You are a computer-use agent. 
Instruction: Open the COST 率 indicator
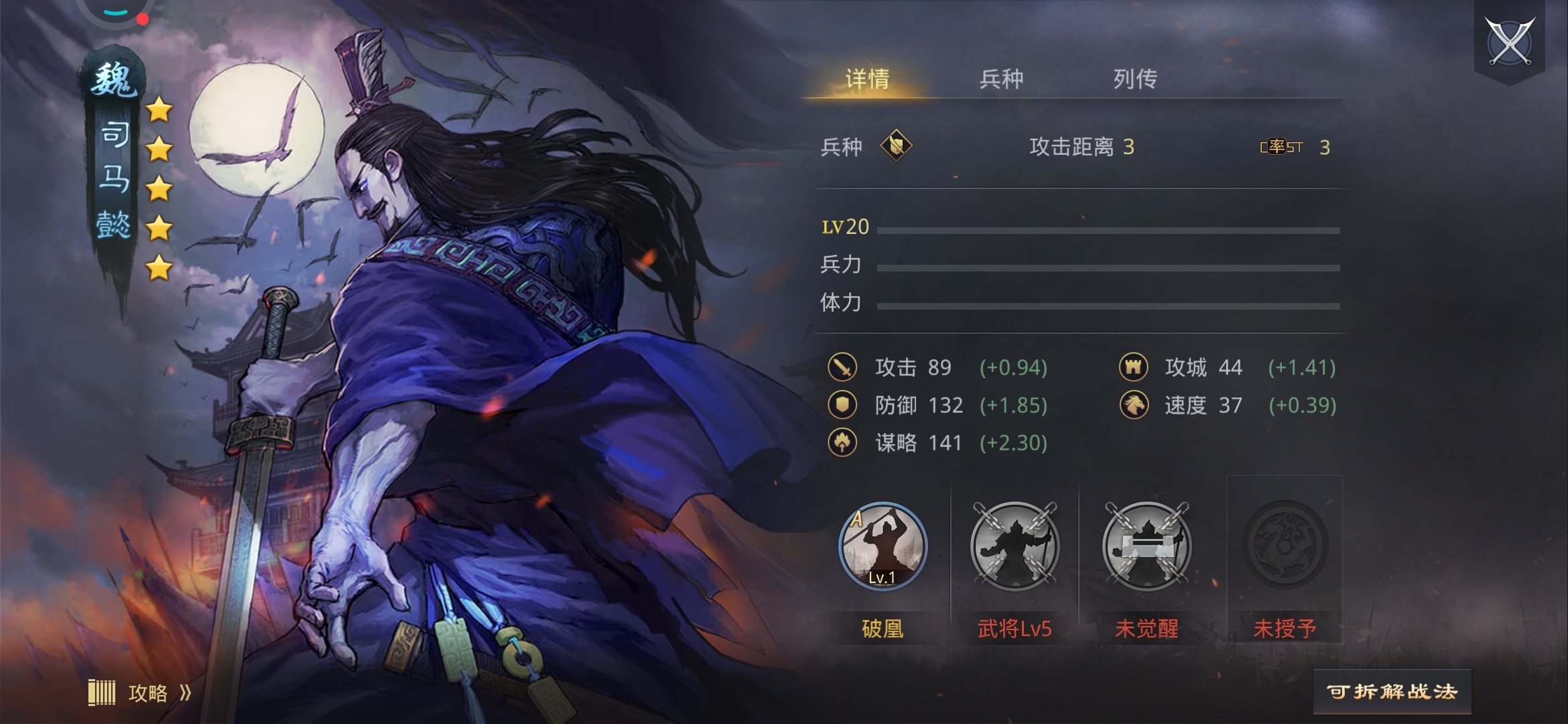coord(1279,147)
